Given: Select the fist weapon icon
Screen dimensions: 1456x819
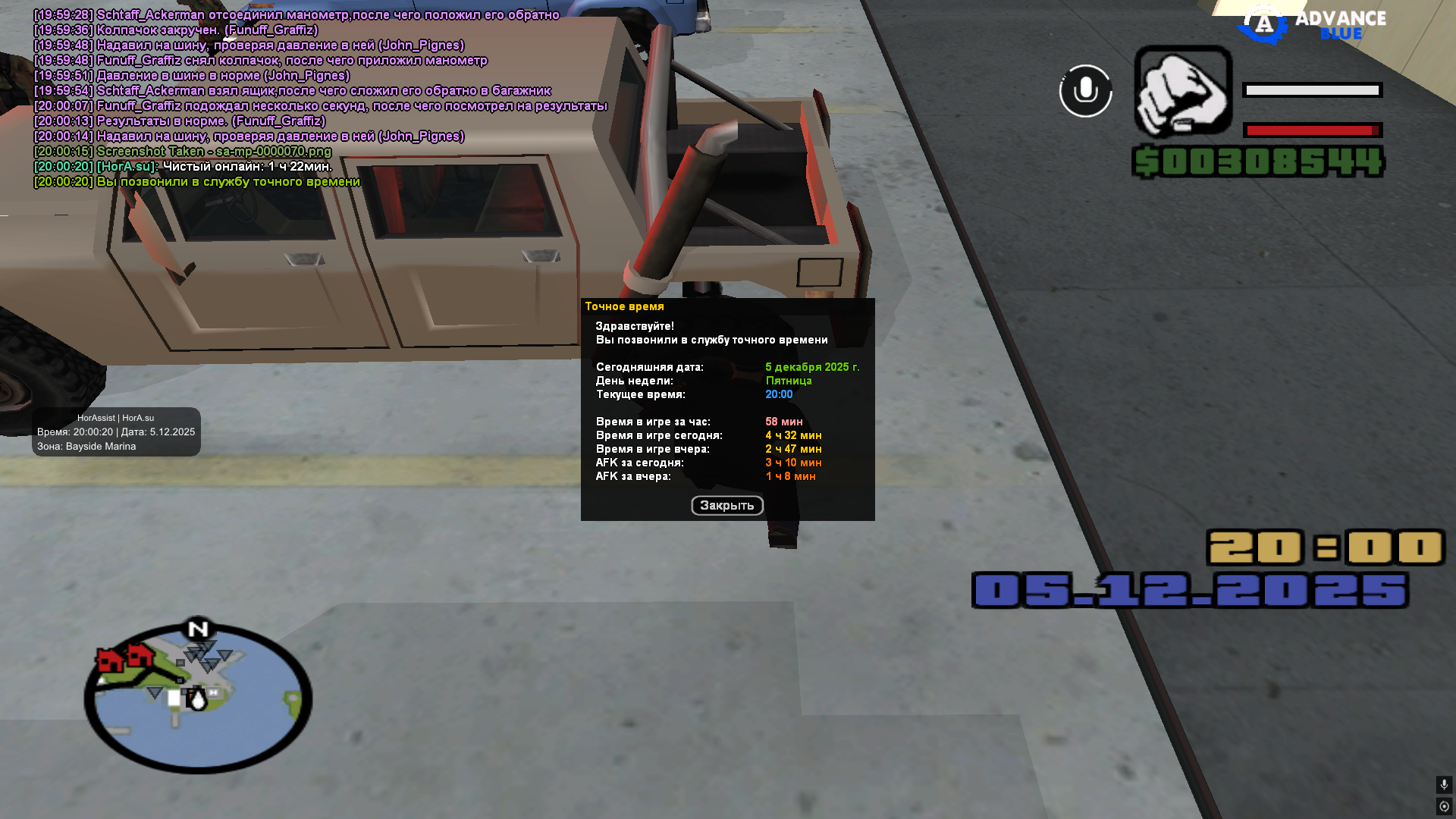Looking at the screenshot, I should [x=1182, y=91].
